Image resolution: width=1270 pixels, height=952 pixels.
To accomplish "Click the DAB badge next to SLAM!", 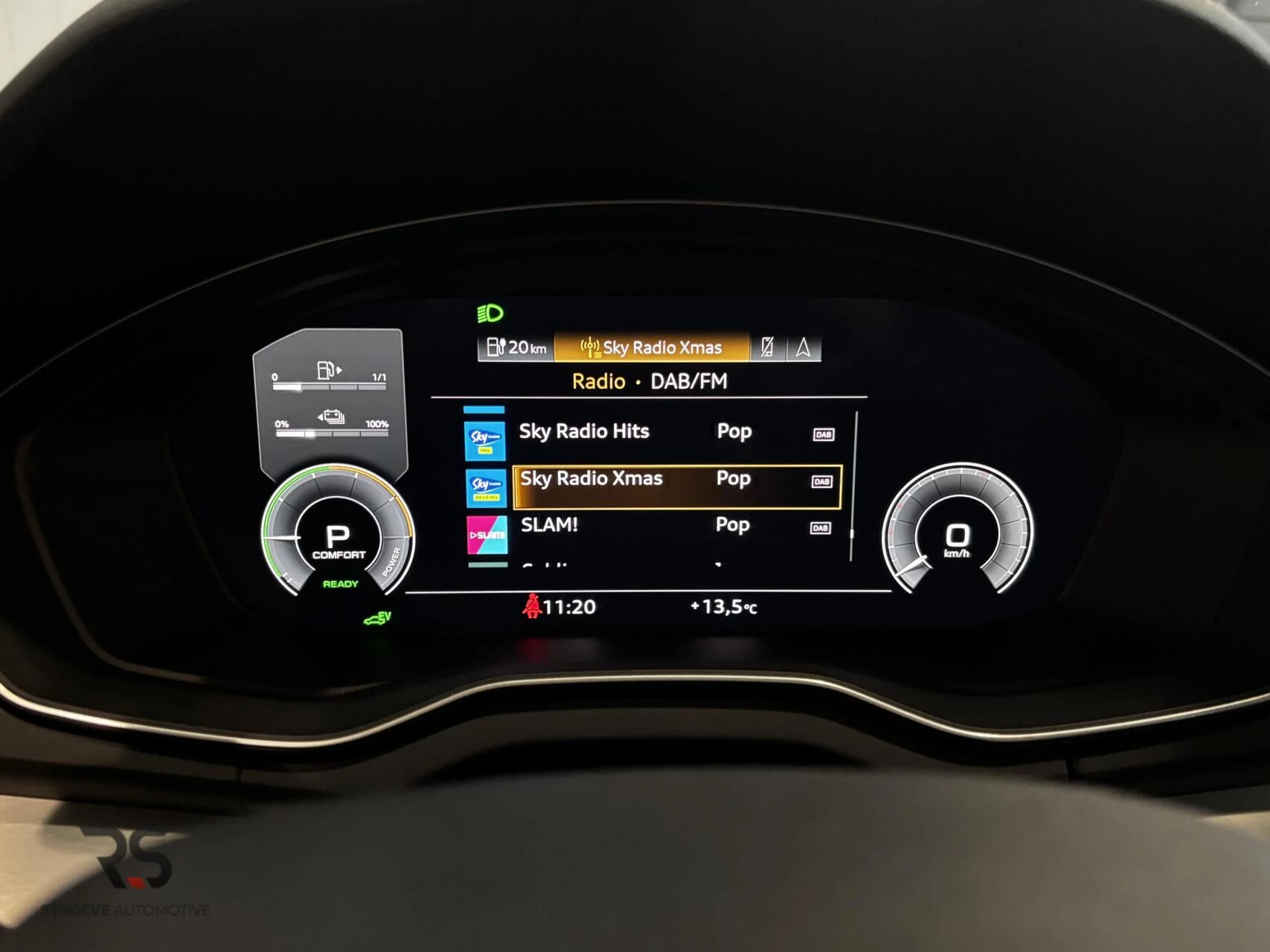I will [x=821, y=527].
